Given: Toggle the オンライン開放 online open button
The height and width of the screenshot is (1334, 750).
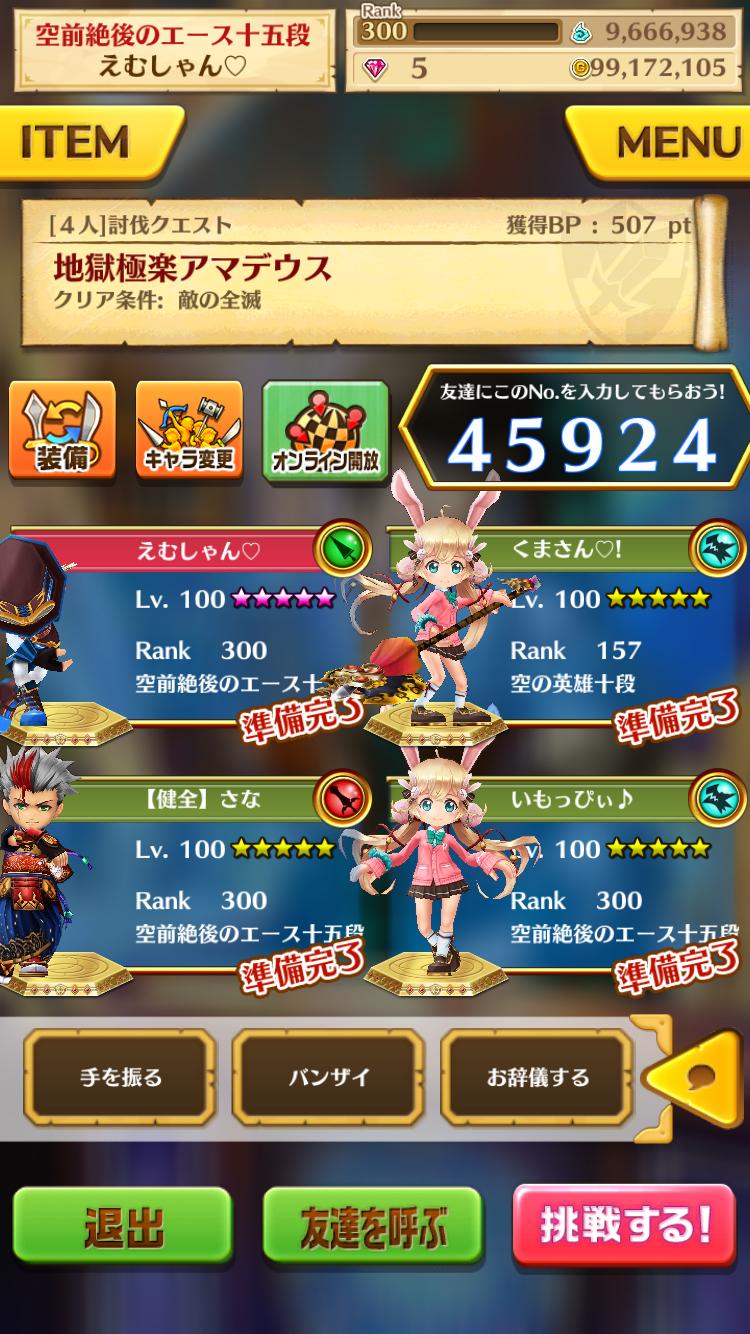Looking at the screenshot, I should (x=325, y=430).
